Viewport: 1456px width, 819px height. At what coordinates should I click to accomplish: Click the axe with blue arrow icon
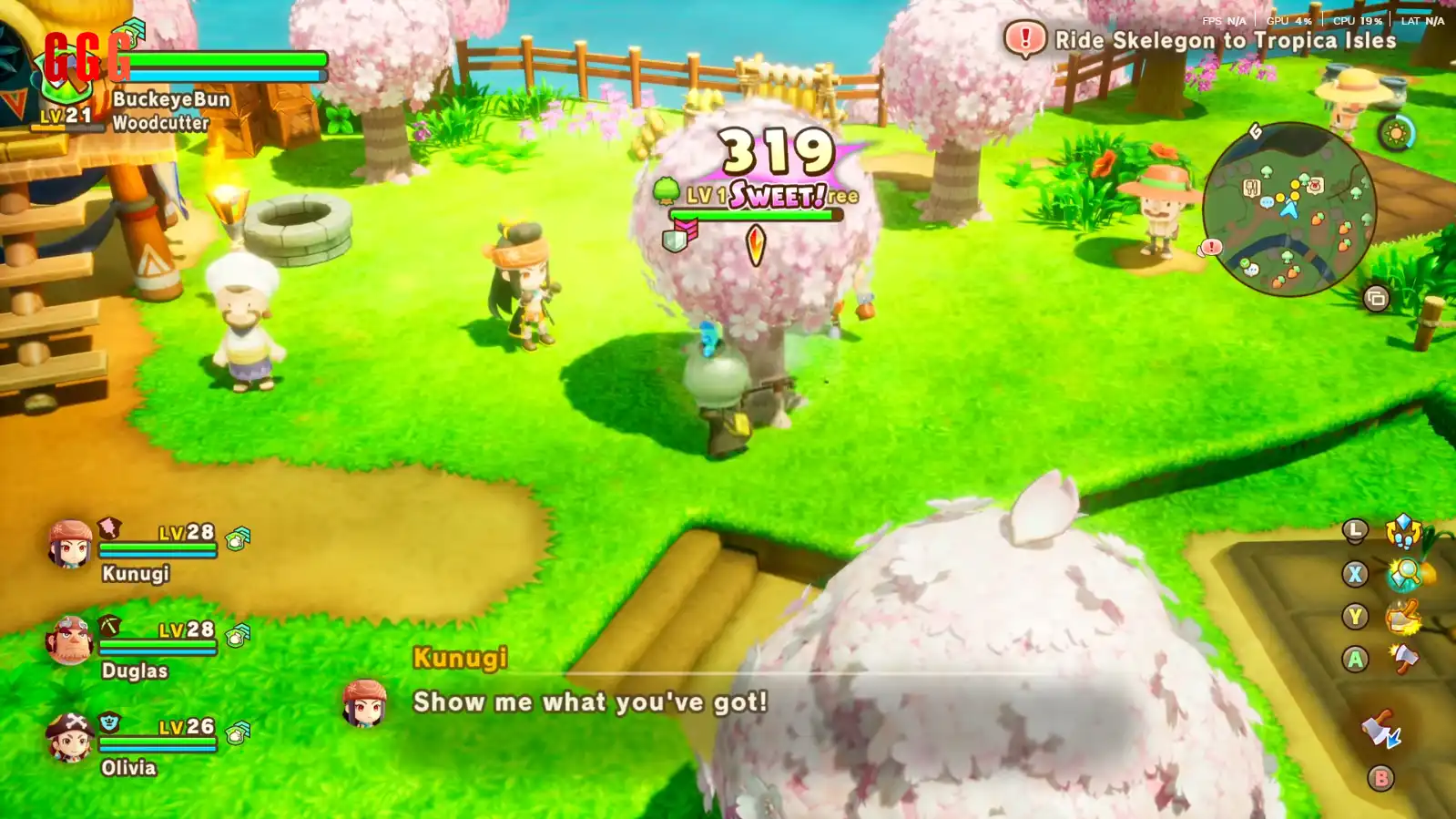tap(1380, 731)
